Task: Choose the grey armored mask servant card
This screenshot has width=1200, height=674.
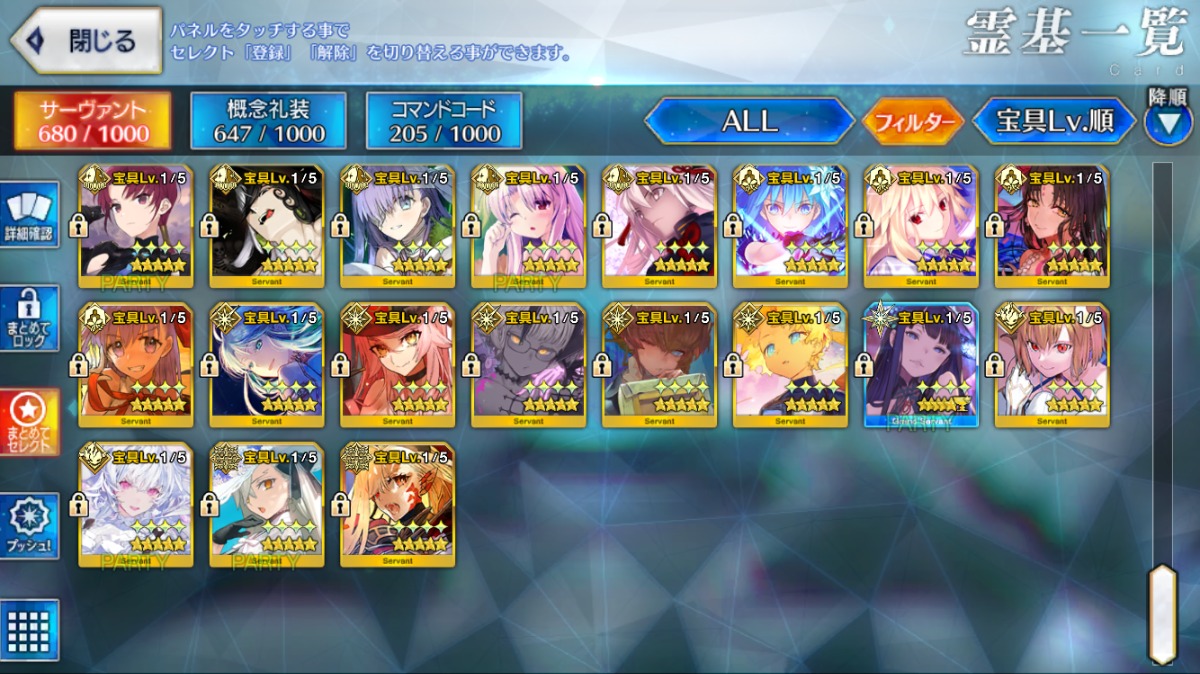Action: pyautogui.click(x=528, y=365)
